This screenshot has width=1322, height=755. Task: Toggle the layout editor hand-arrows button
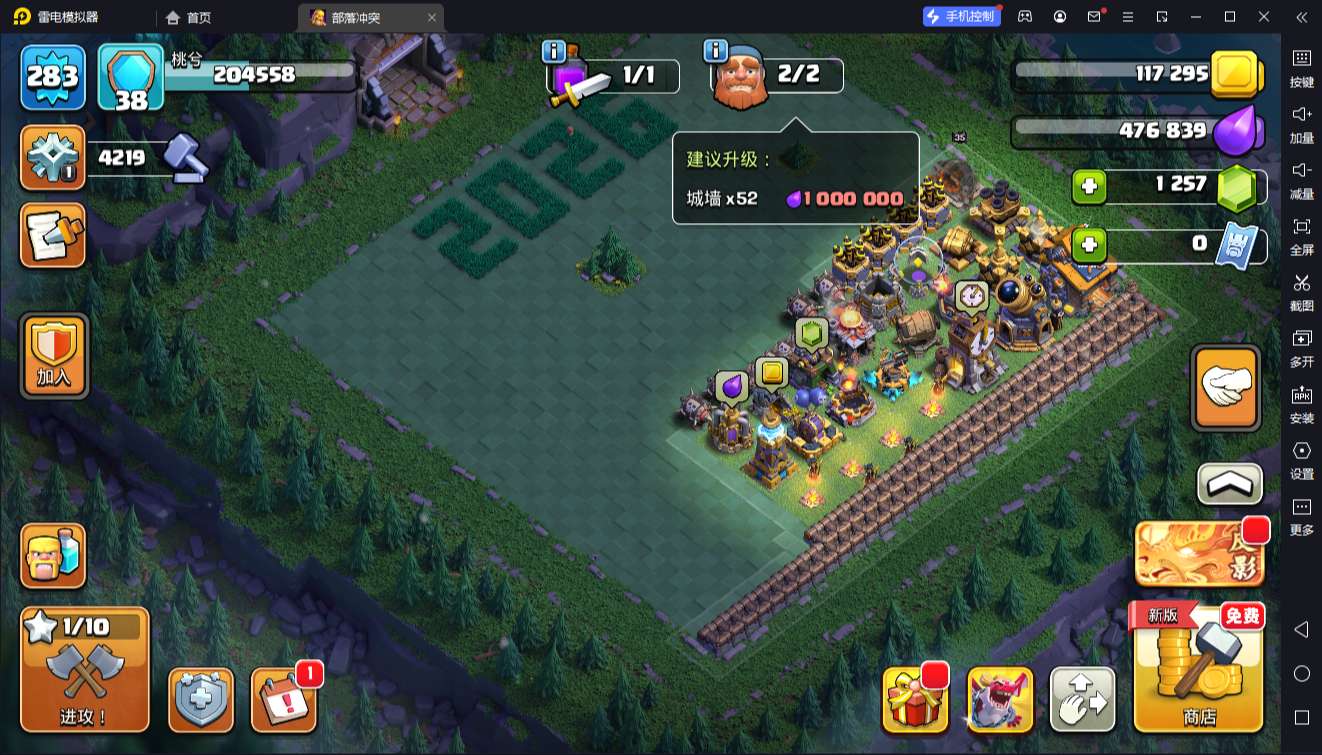click(1082, 699)
